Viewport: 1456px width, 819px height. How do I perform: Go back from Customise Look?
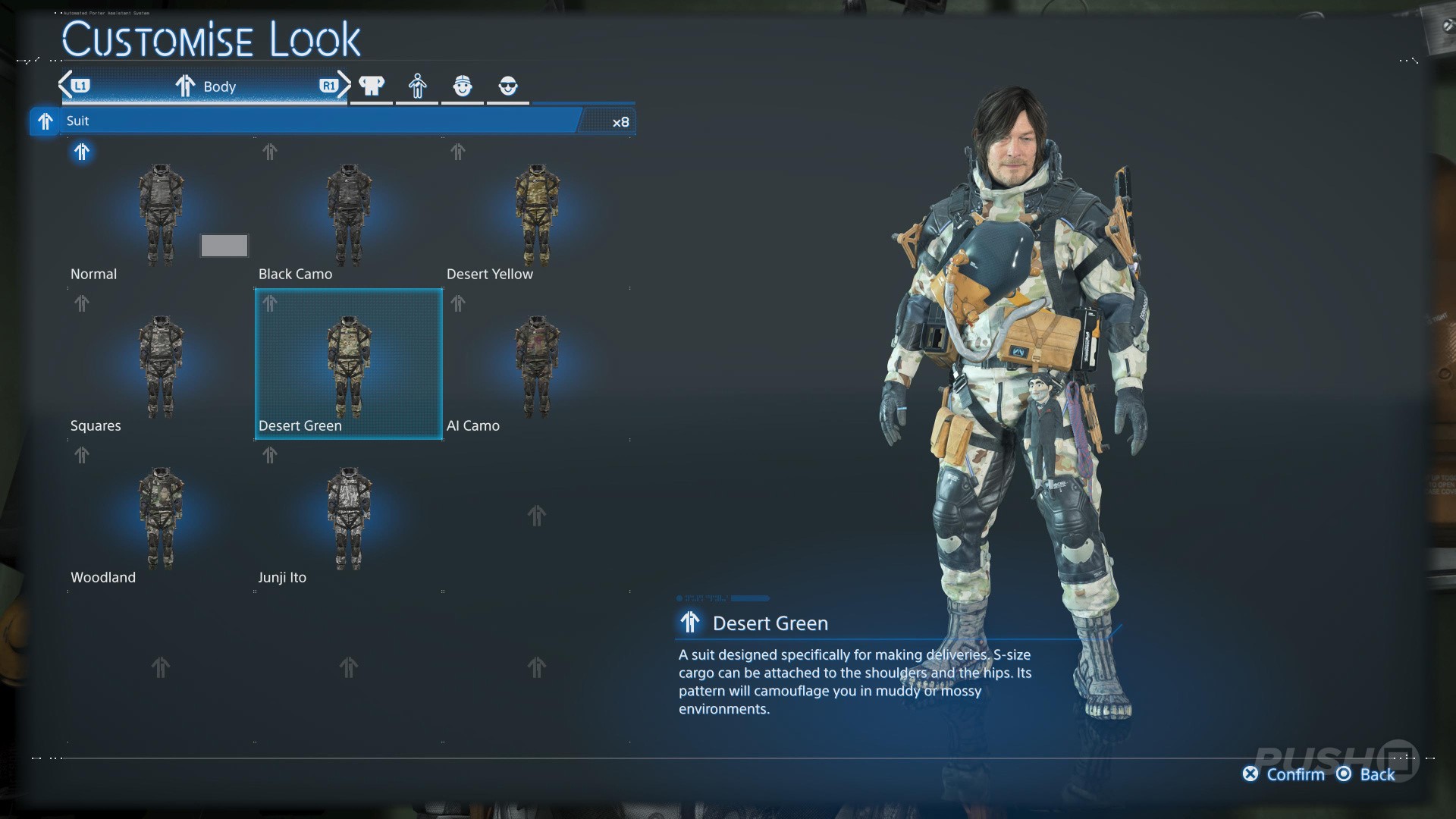coord(1366,774)
